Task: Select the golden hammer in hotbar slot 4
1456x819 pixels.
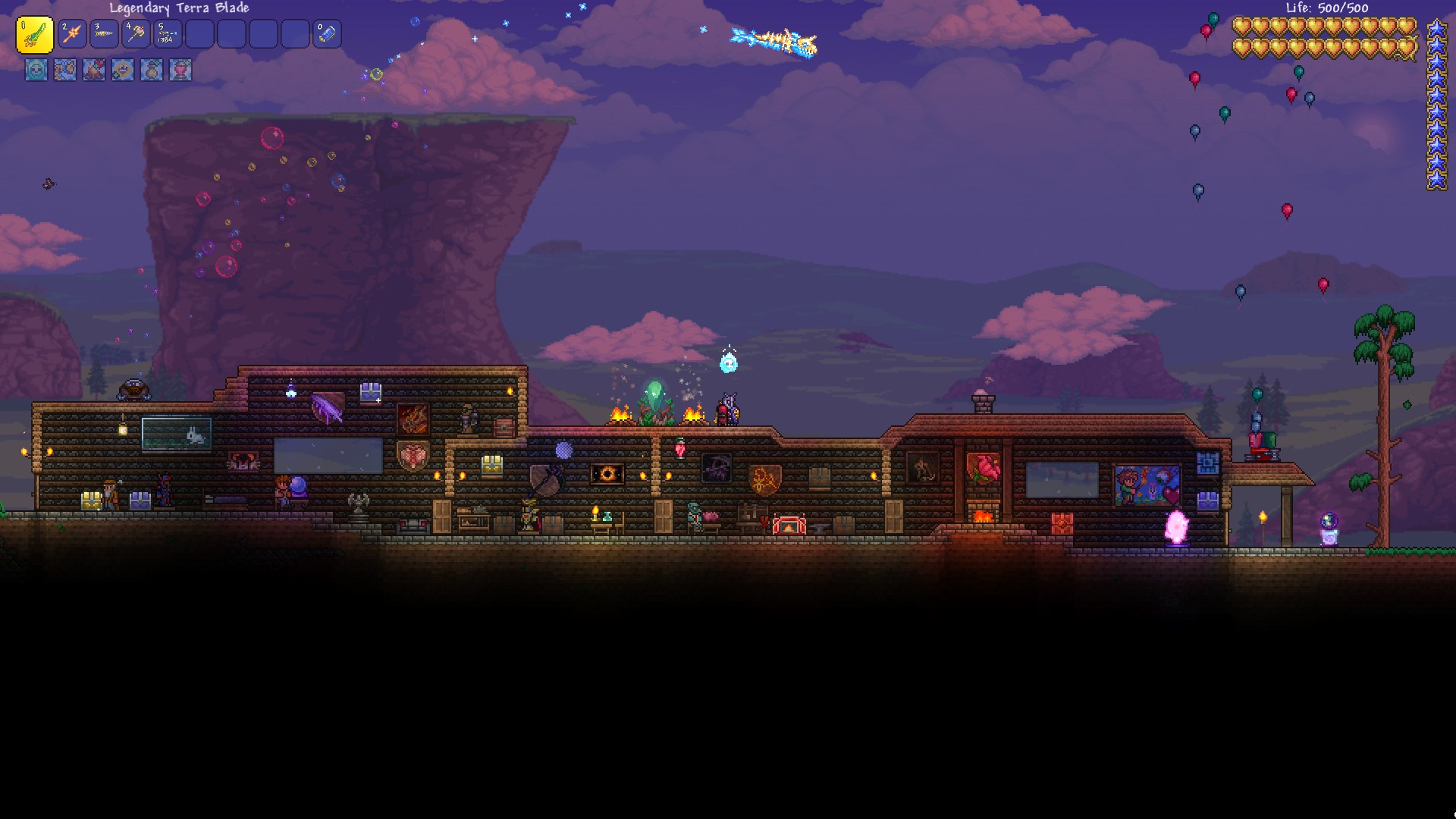Action: pyautogui.click(x=136, y=35)
